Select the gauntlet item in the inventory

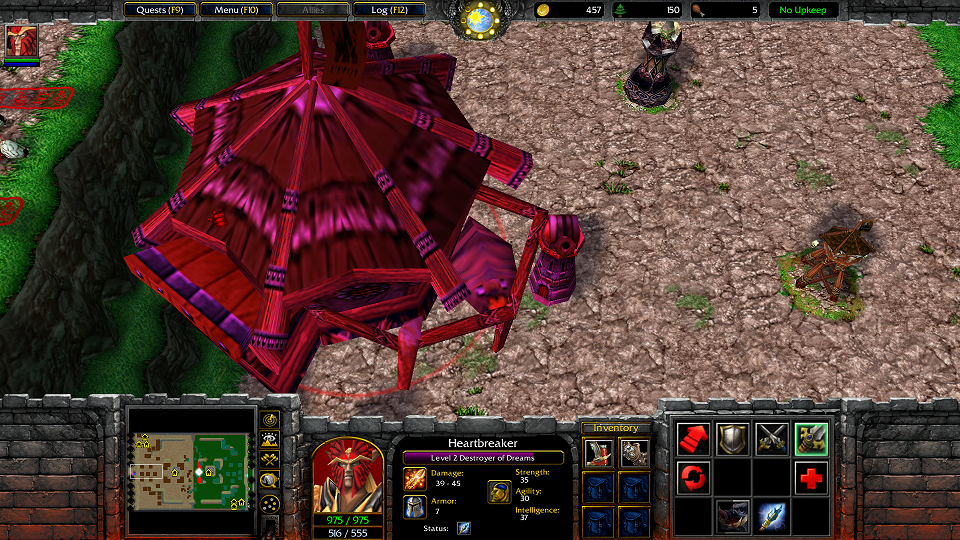pyautogui.click(x=634, y=453)
